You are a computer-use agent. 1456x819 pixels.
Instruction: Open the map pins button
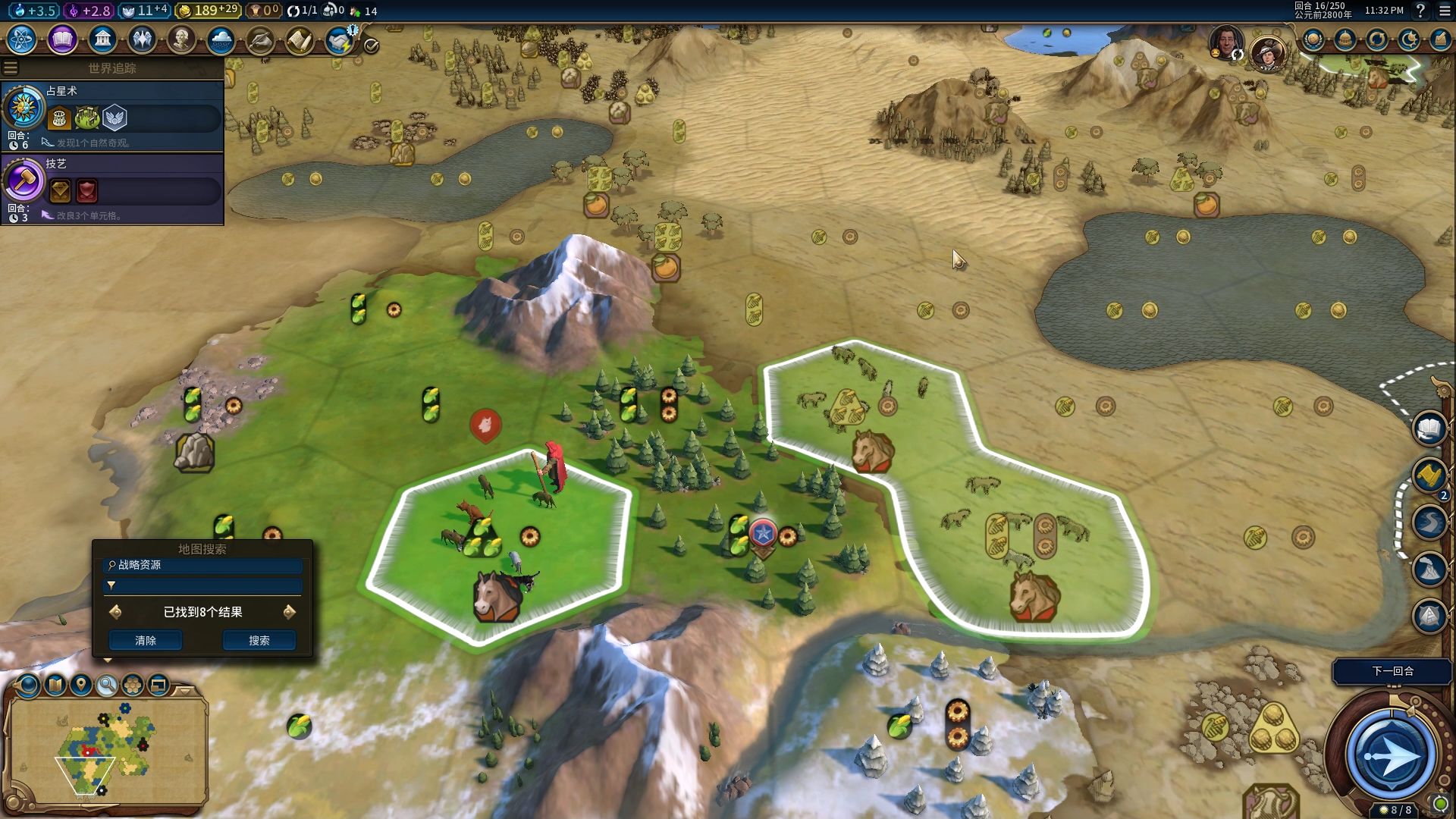point(80,686)
